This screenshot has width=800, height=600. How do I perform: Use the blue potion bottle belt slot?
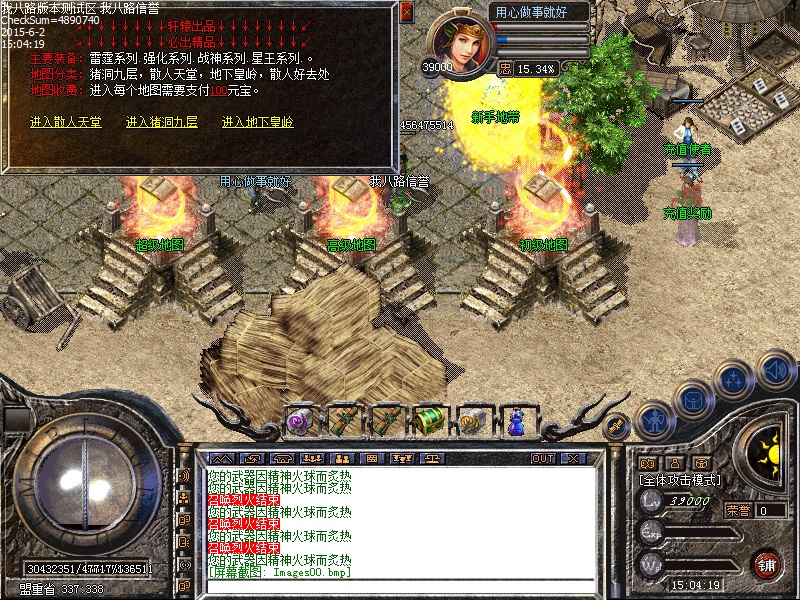coord(516,420)
